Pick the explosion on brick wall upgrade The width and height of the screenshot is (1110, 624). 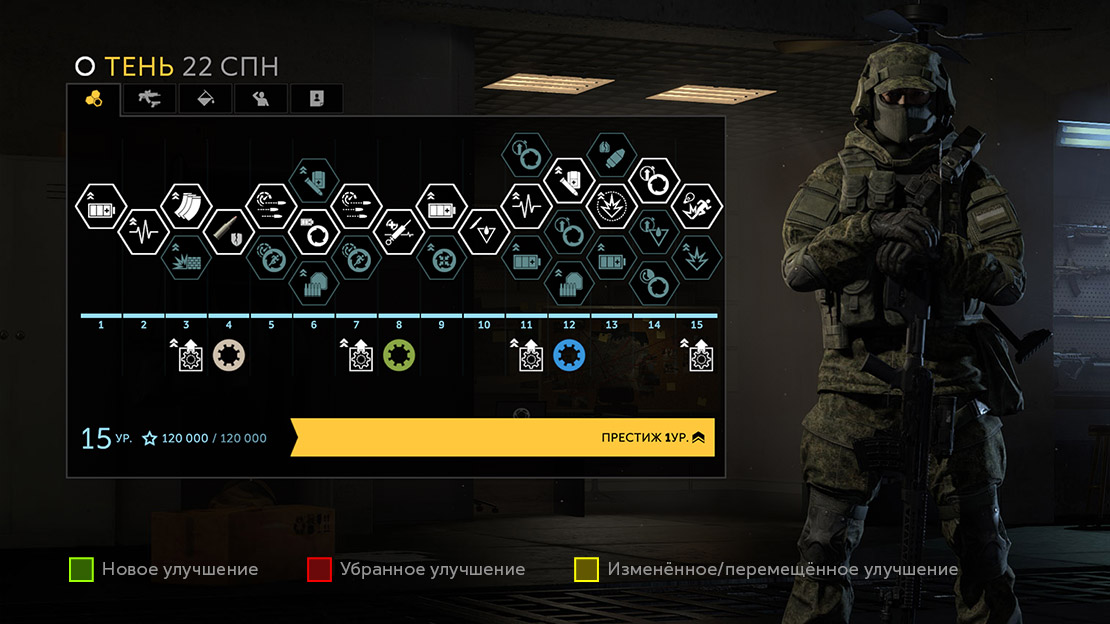coord(185,259)
